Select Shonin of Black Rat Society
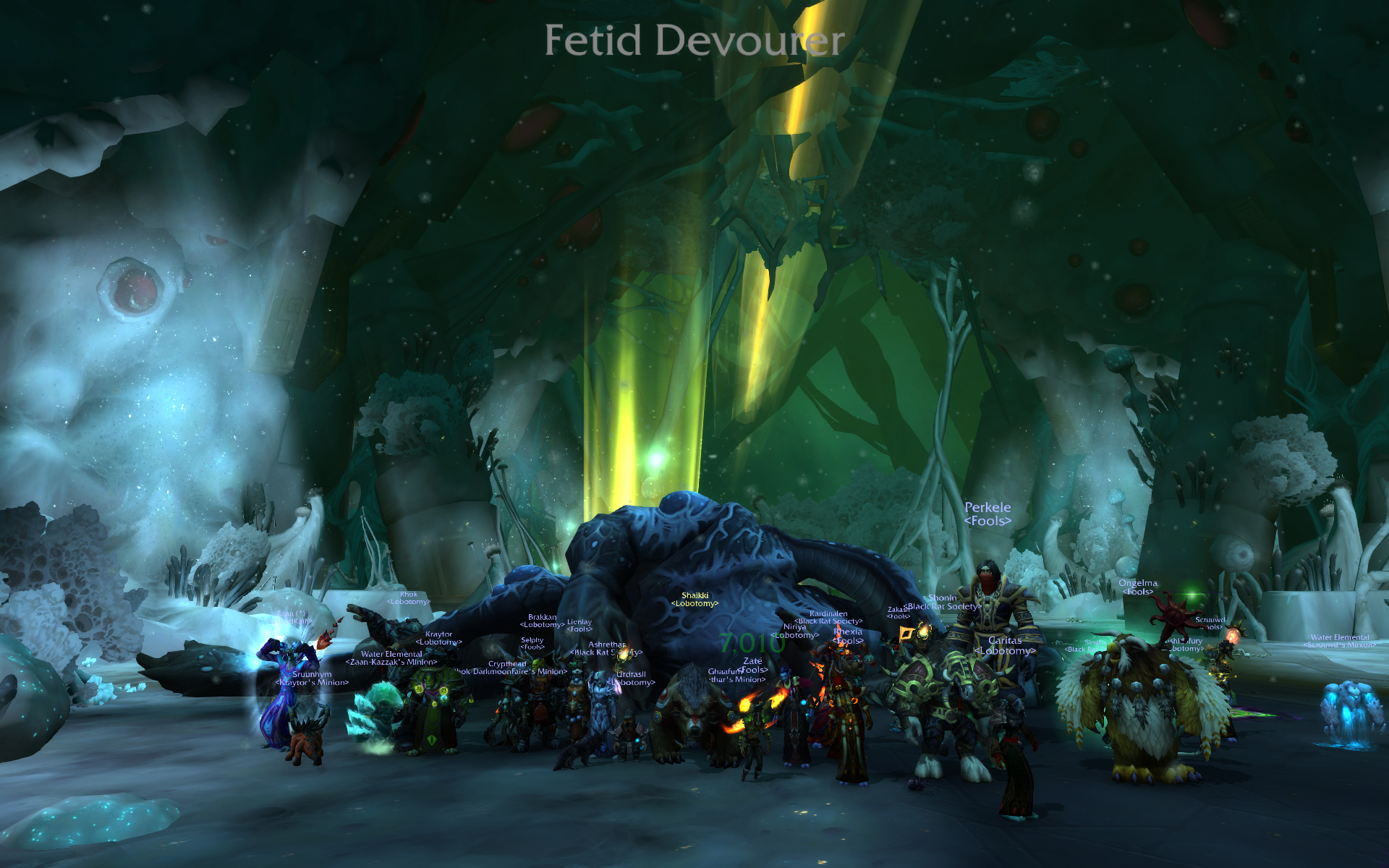Image resolution: width=1389 pixels, height=868 pixels. [940, 600]
